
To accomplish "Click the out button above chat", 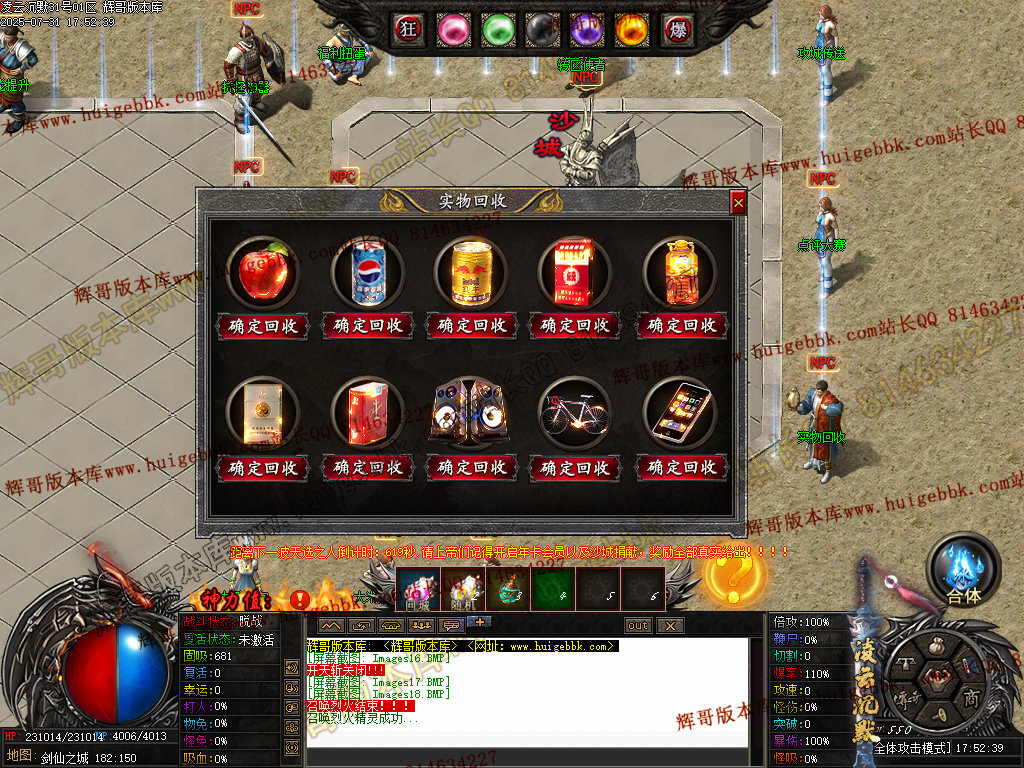I will pos(638,625).
